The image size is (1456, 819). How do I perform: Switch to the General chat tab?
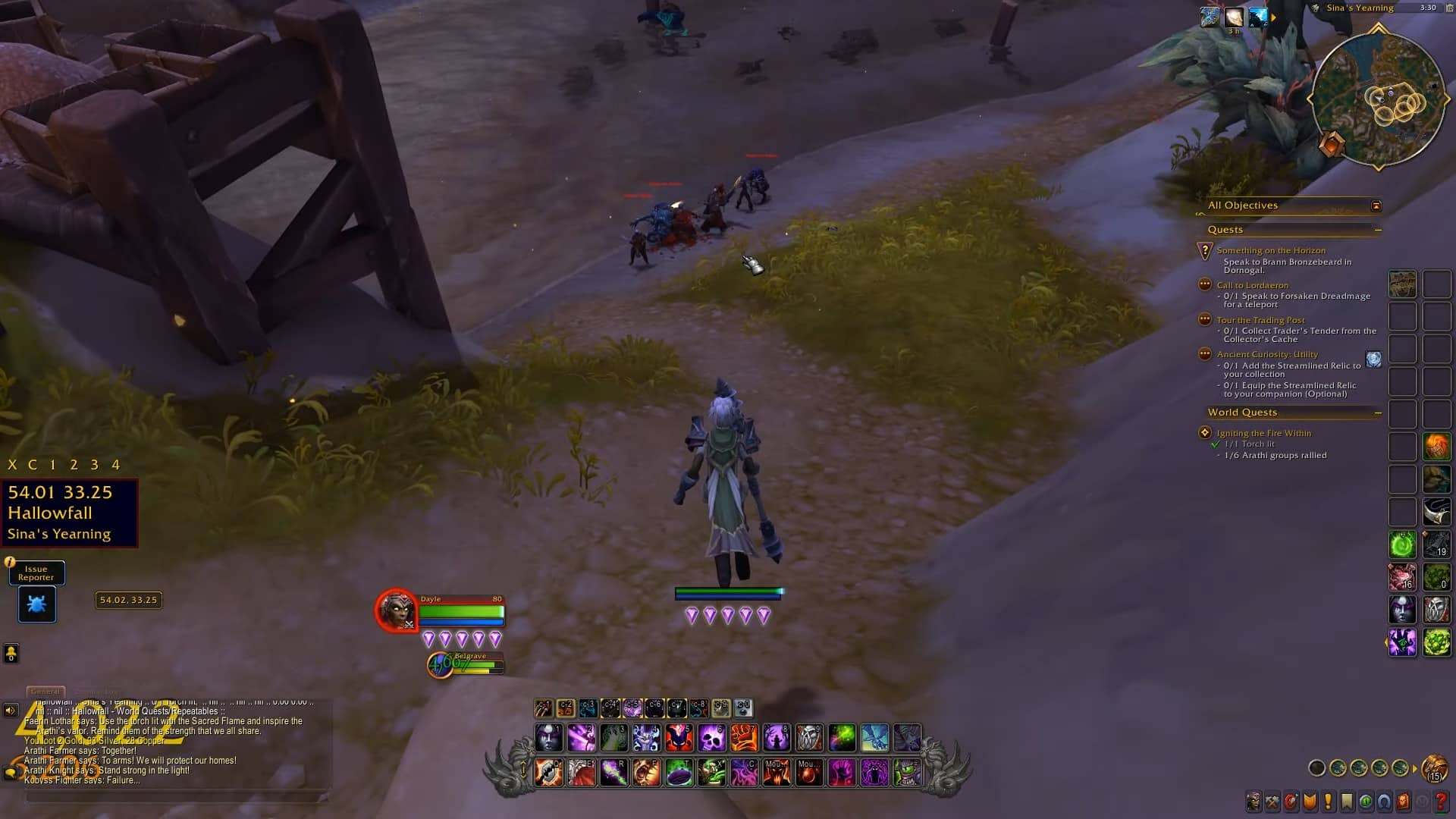point(44,691)
